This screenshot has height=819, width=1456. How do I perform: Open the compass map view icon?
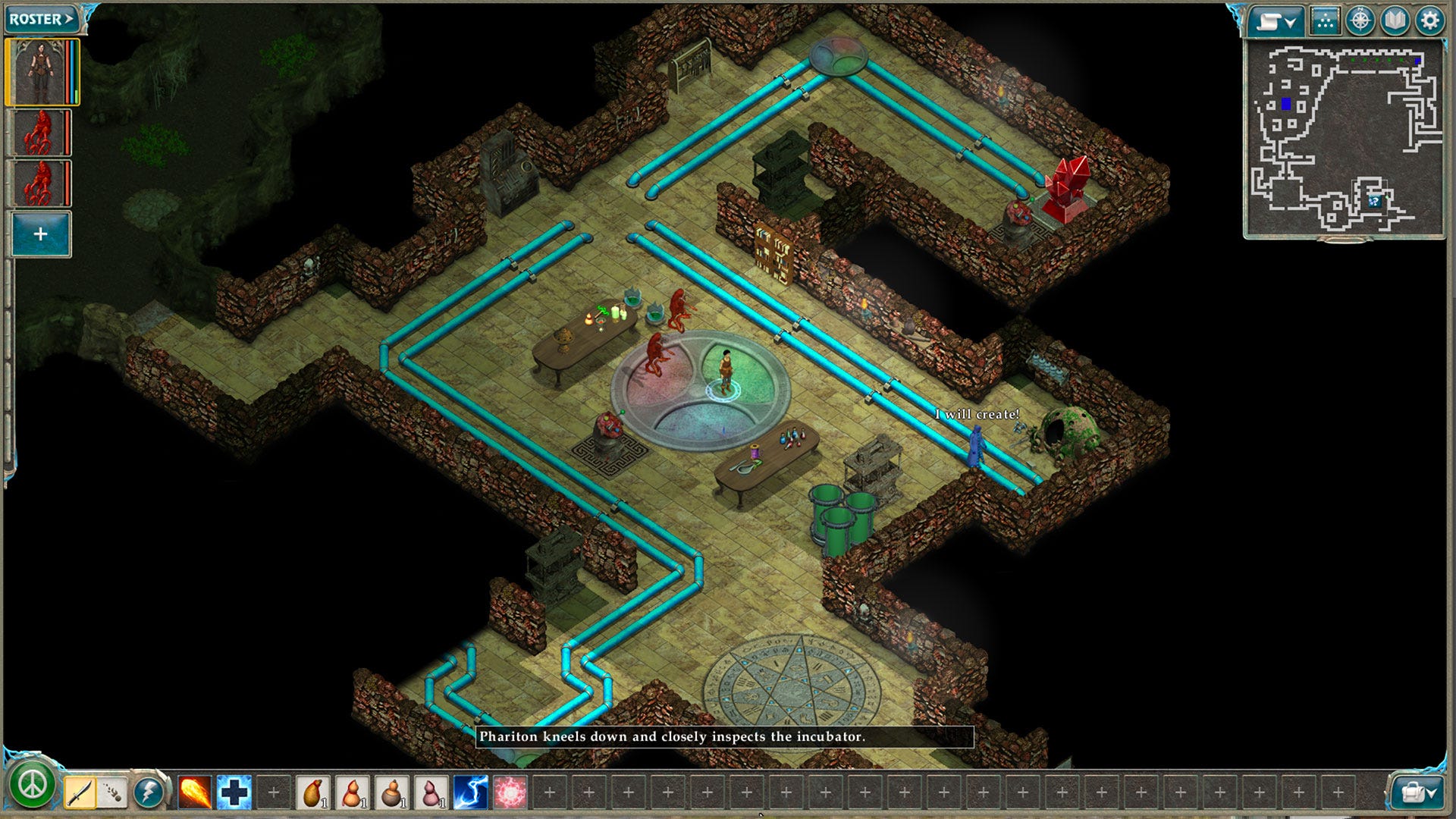click(1360, 21)
